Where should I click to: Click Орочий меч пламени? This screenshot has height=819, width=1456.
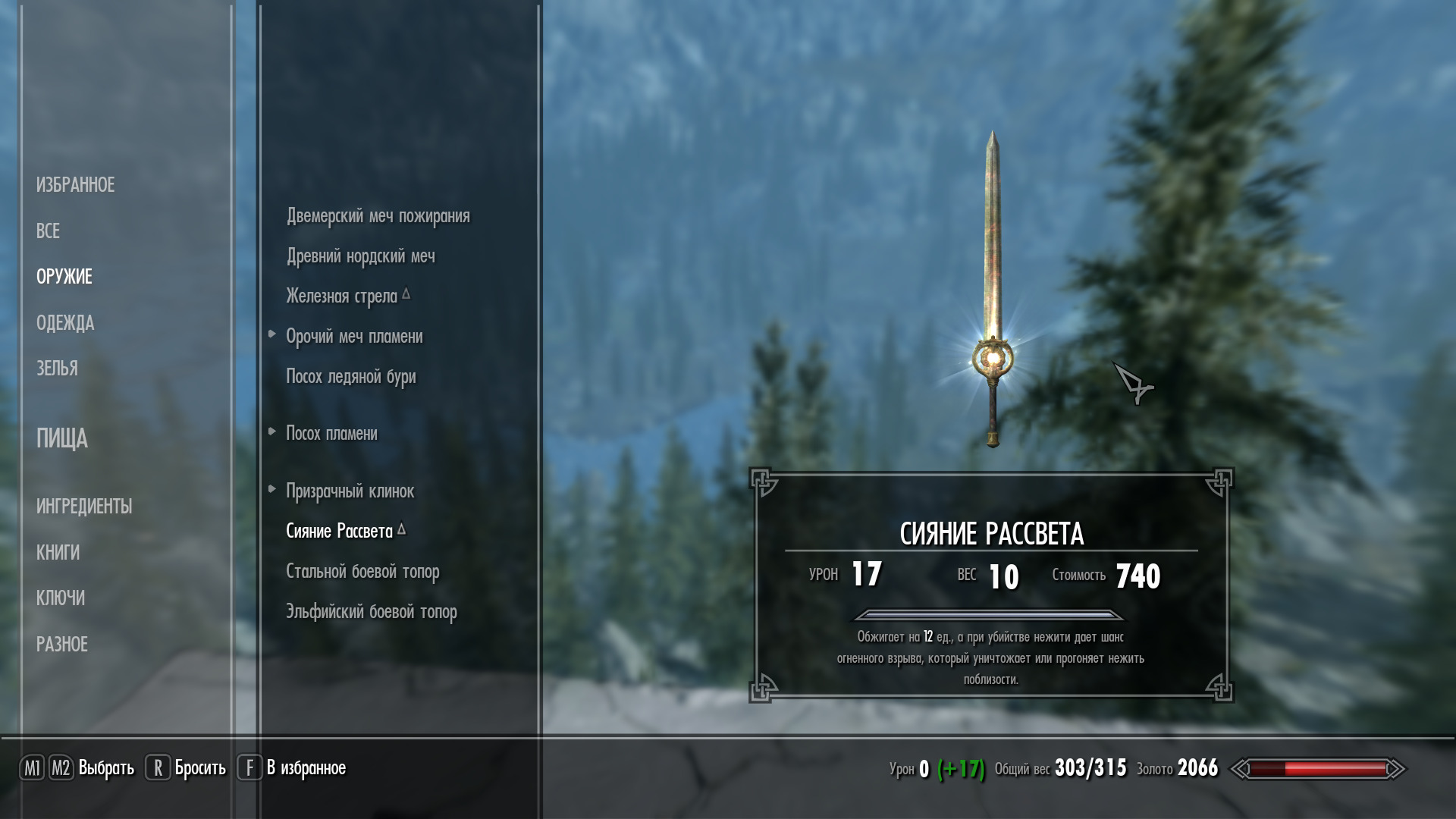coord(354,337)
